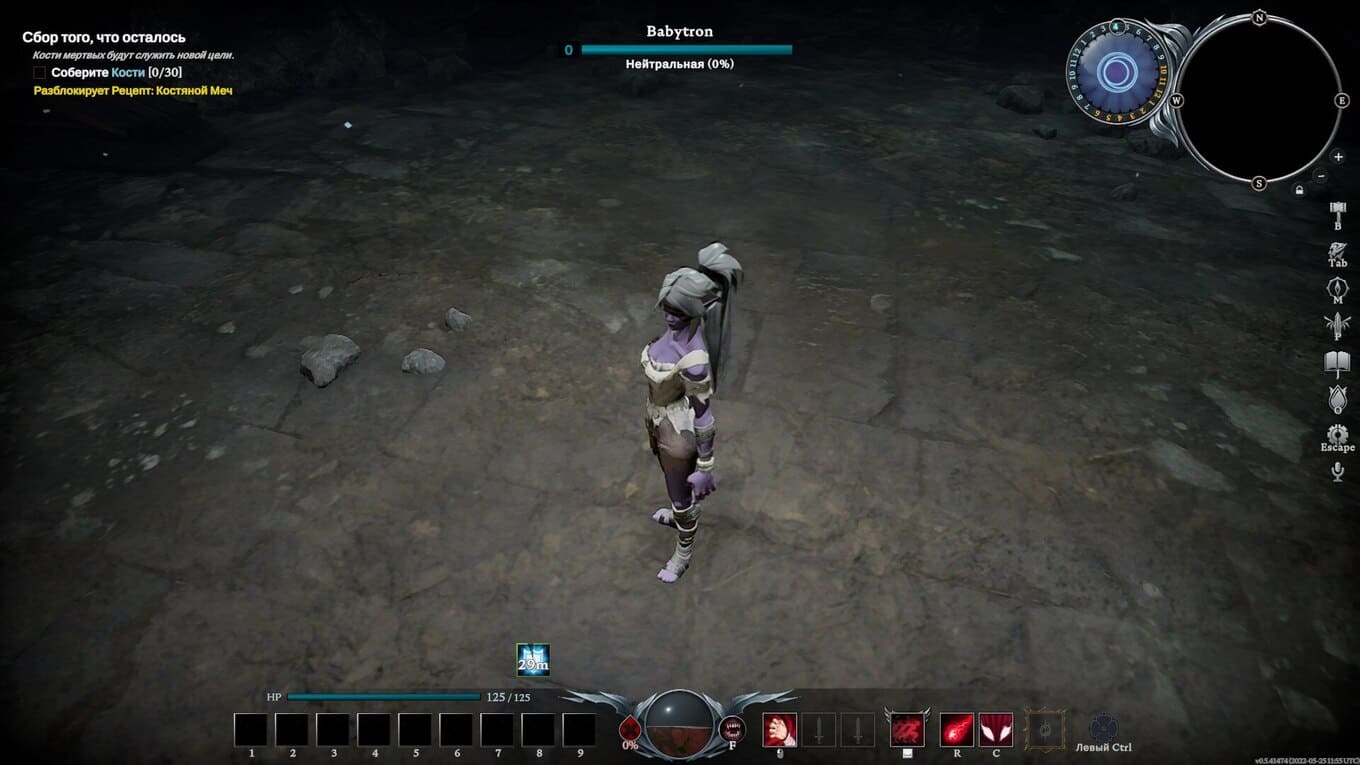Activate the red fist melee attack
1360x765 pixels.
(780, 729)
